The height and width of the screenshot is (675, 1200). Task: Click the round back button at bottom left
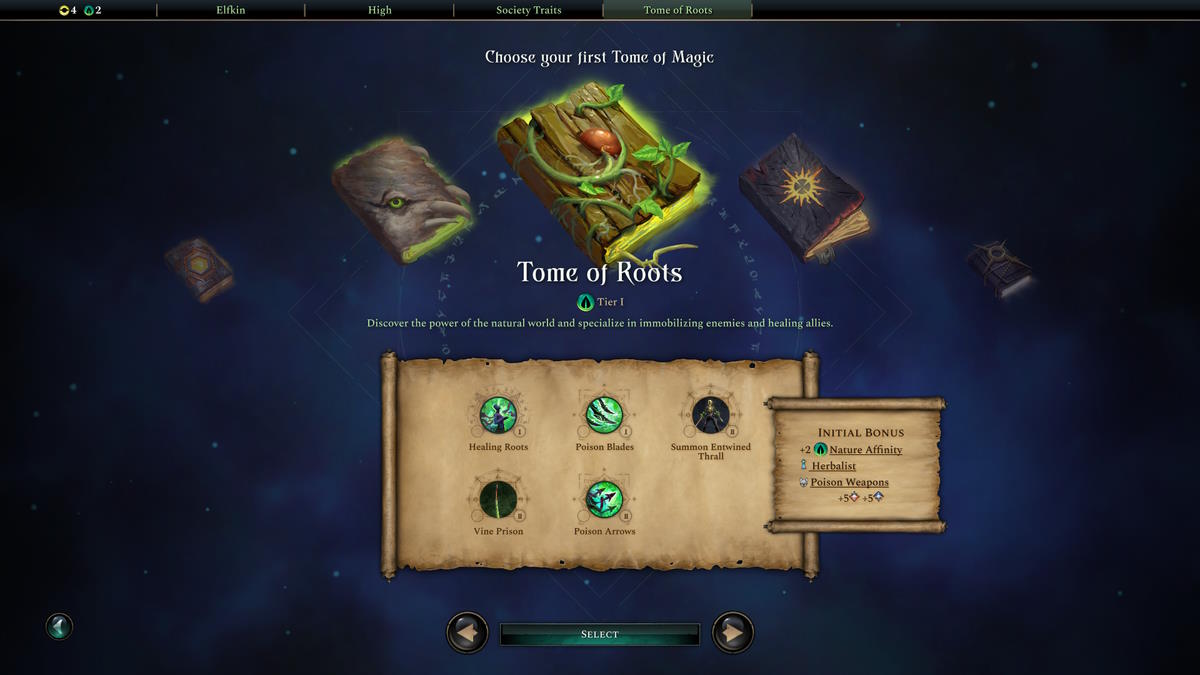pyautogui.click(x=59, y=627)
